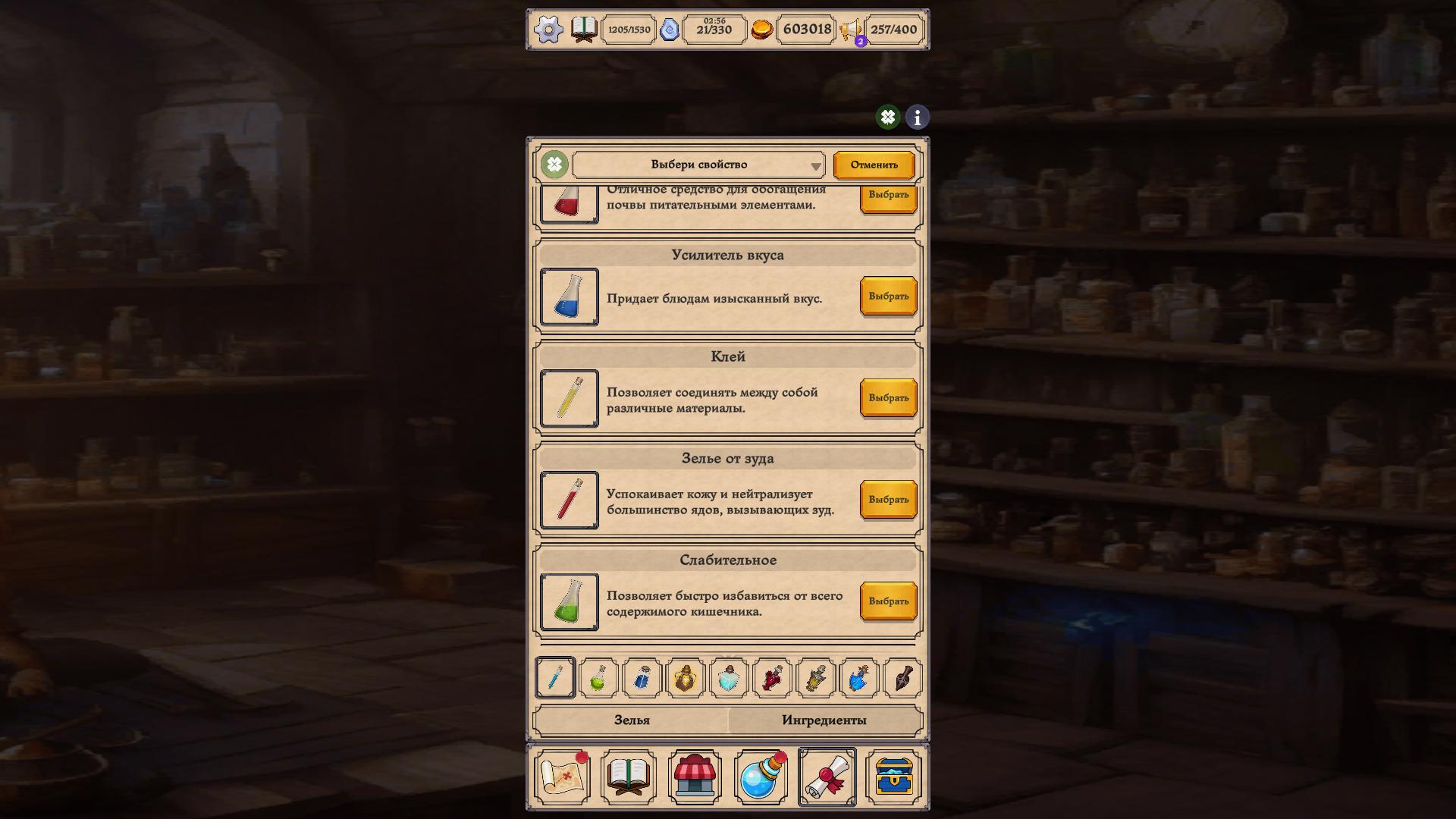This screenshot has height=819, width=1456.
Task: Click the info circle icon near the panel top
Action: [916, 118]
